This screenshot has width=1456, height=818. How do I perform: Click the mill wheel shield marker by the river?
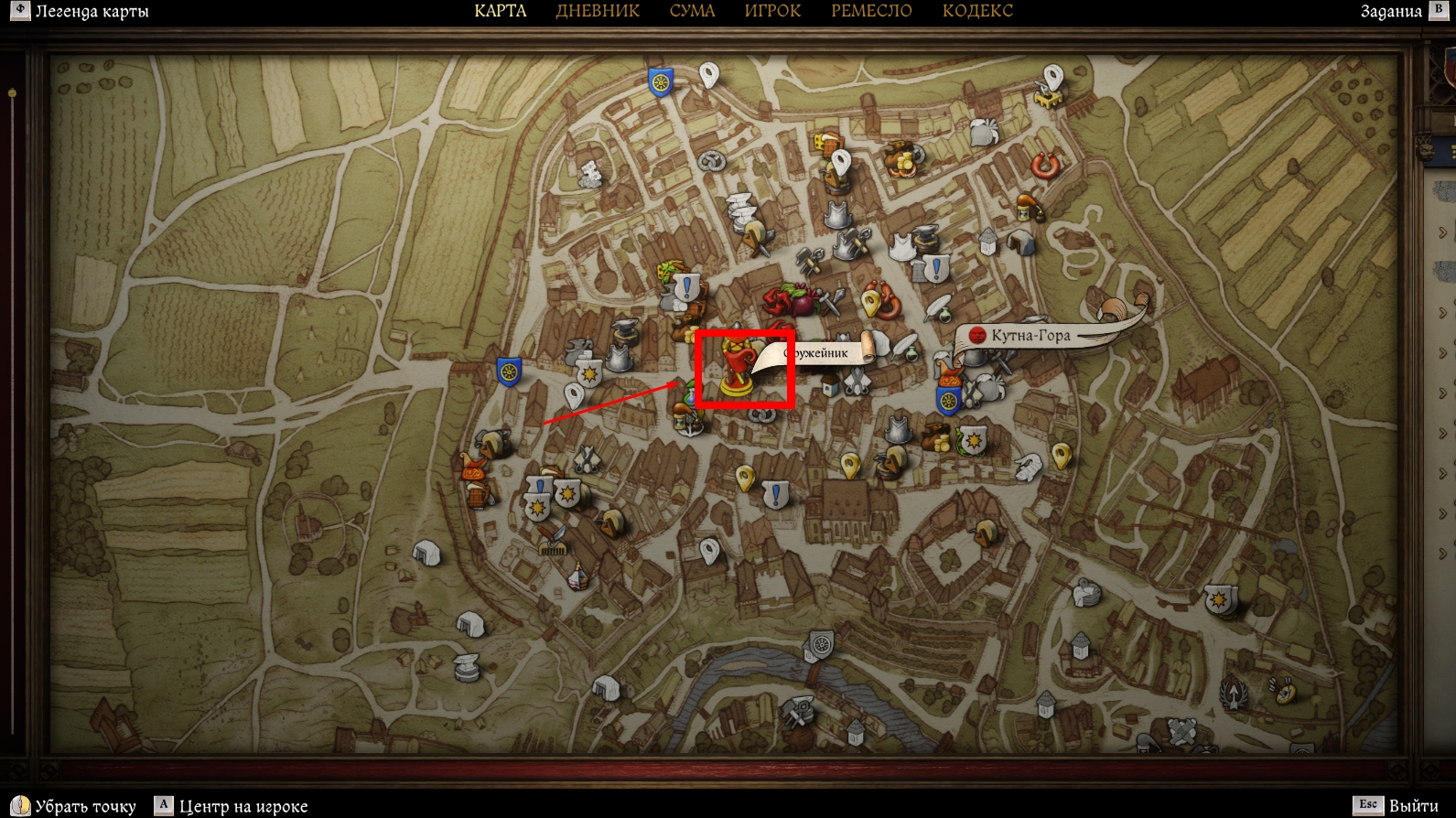(821, 644)
